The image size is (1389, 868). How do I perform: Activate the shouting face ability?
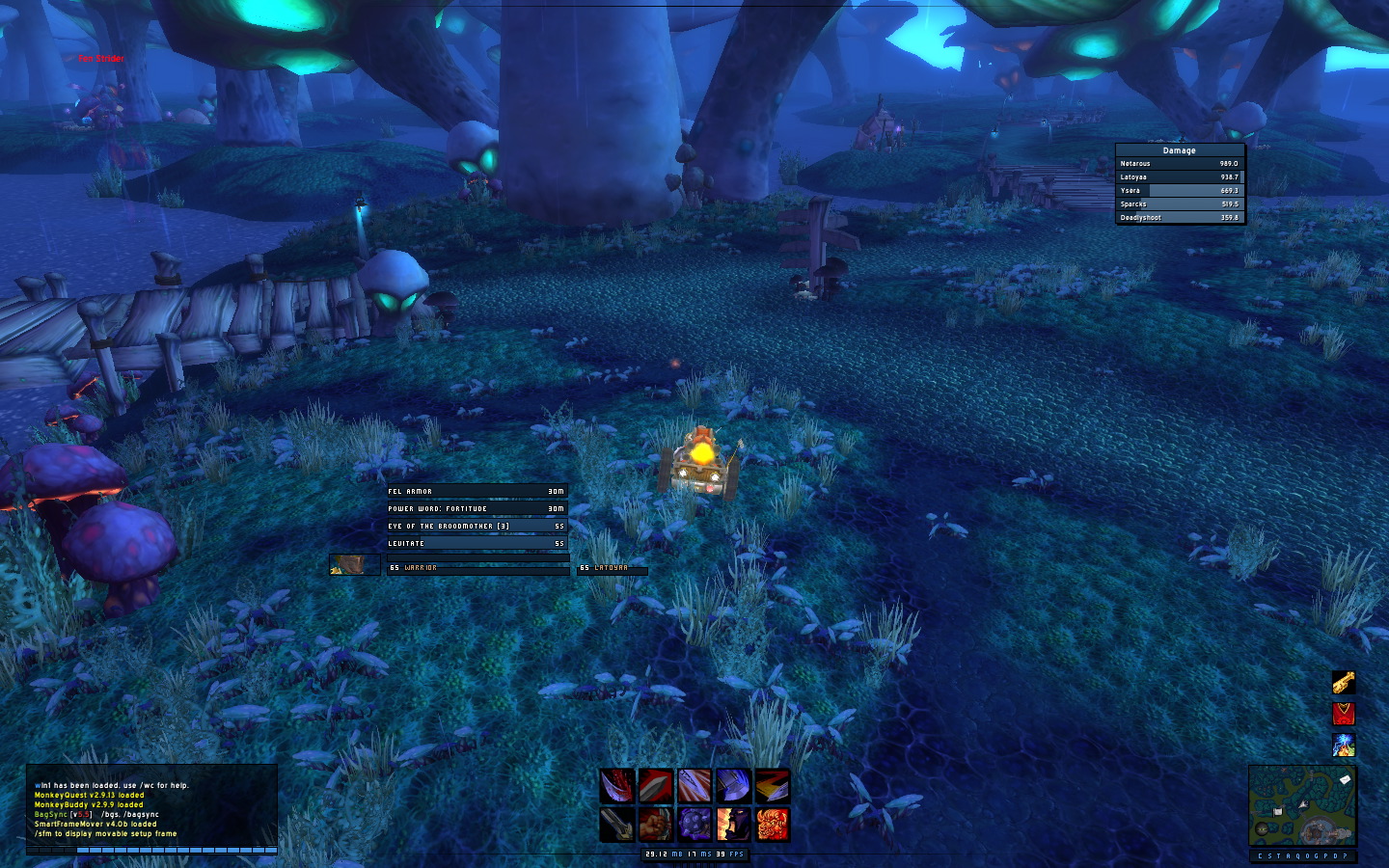coord(733,825)
